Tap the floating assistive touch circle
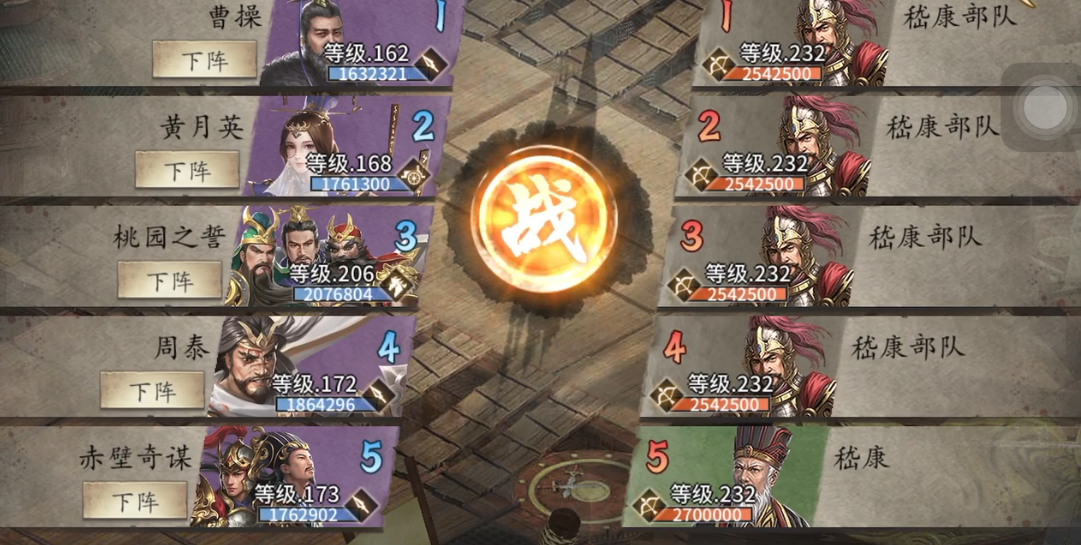 [1045, 107]
